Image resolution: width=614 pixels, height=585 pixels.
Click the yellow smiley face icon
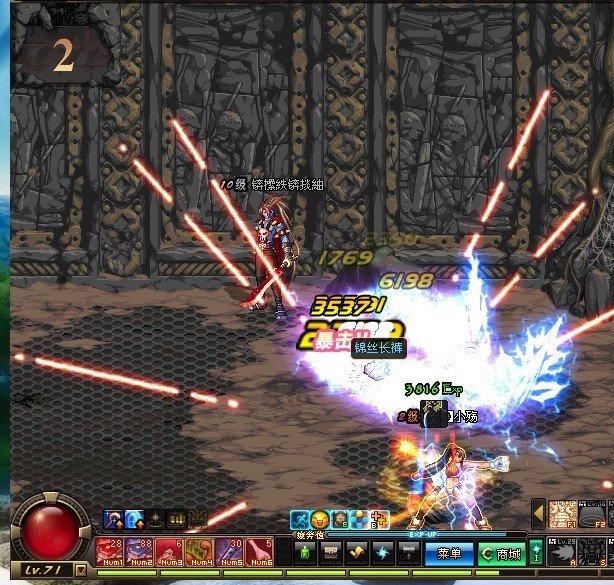319,519
